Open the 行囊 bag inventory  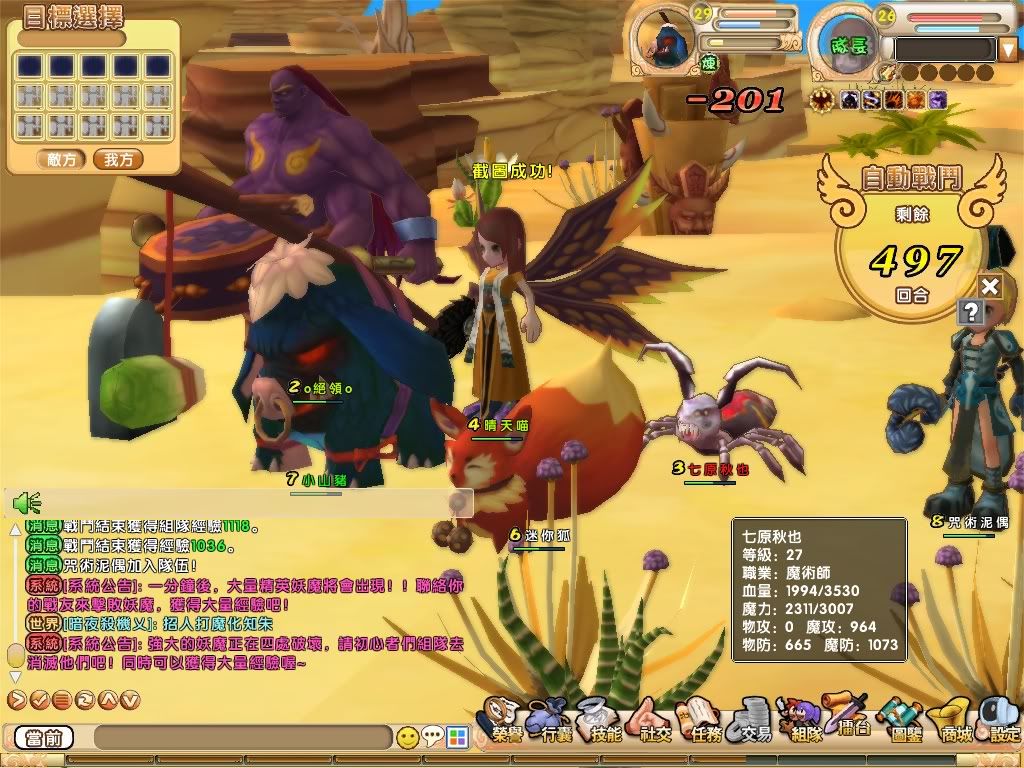pyautogui.click(x=555, y=722)
